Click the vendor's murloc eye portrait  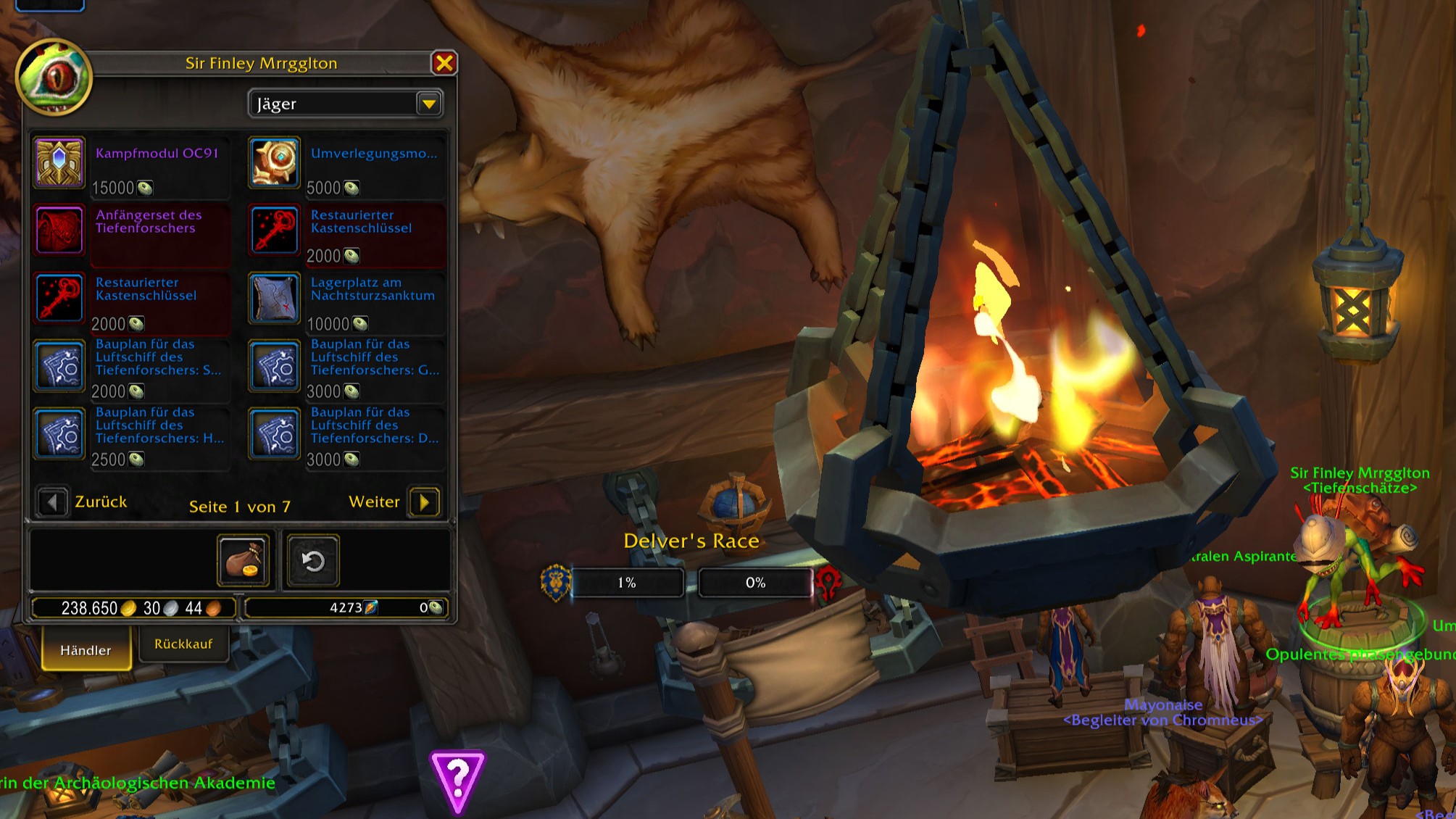point(54,77)
